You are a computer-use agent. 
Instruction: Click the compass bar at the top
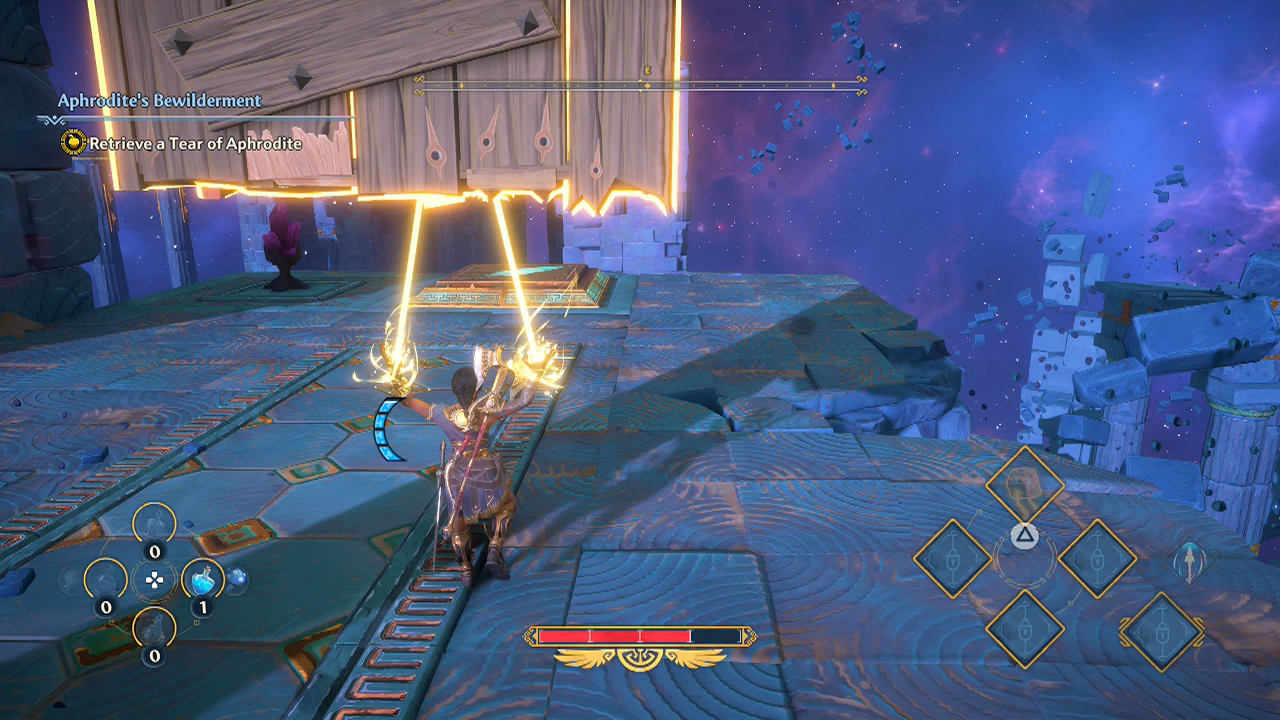pyautogui.click(x=641, y=85)
